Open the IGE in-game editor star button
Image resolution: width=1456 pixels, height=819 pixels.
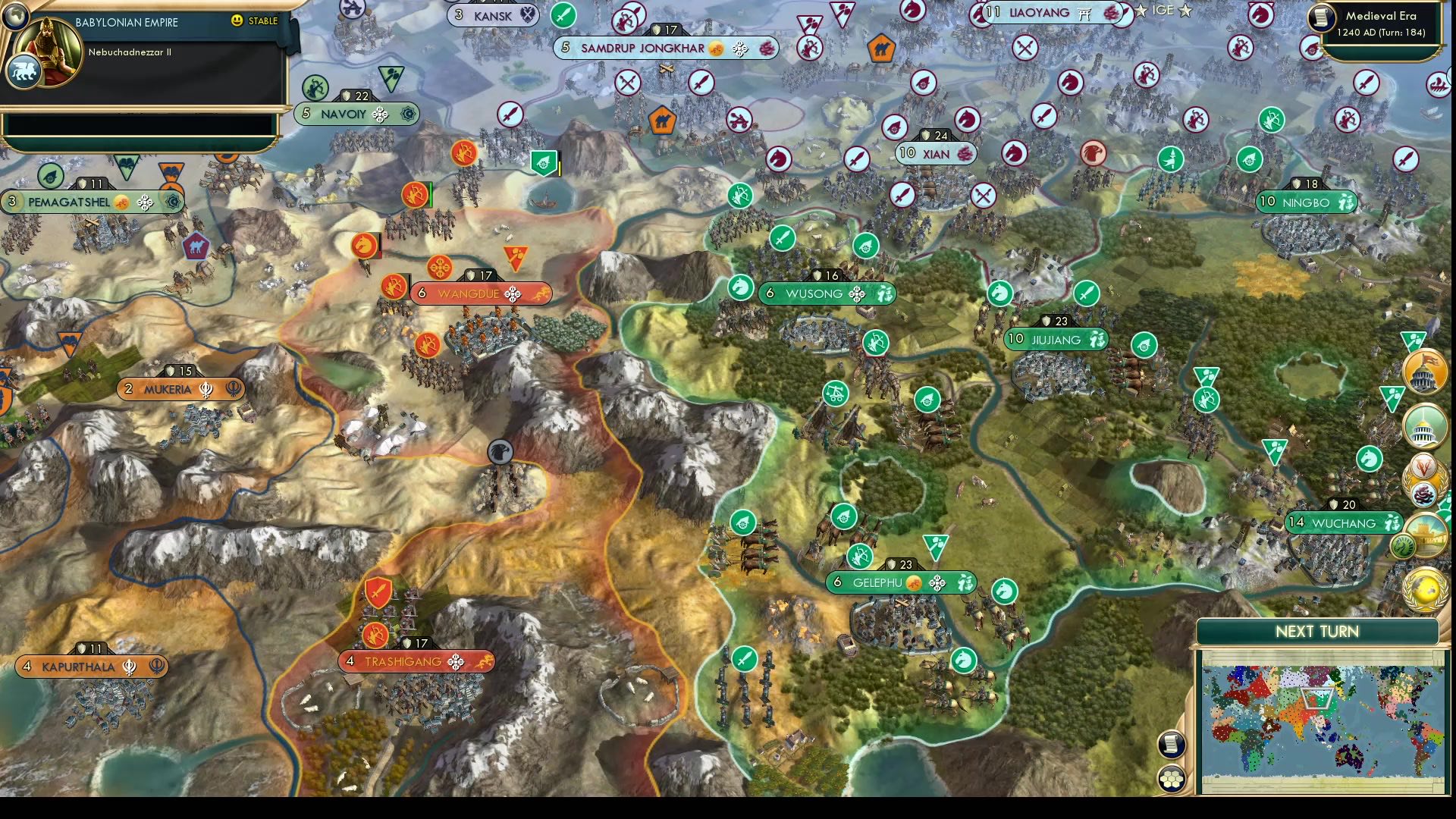(x=1142, y=11)
